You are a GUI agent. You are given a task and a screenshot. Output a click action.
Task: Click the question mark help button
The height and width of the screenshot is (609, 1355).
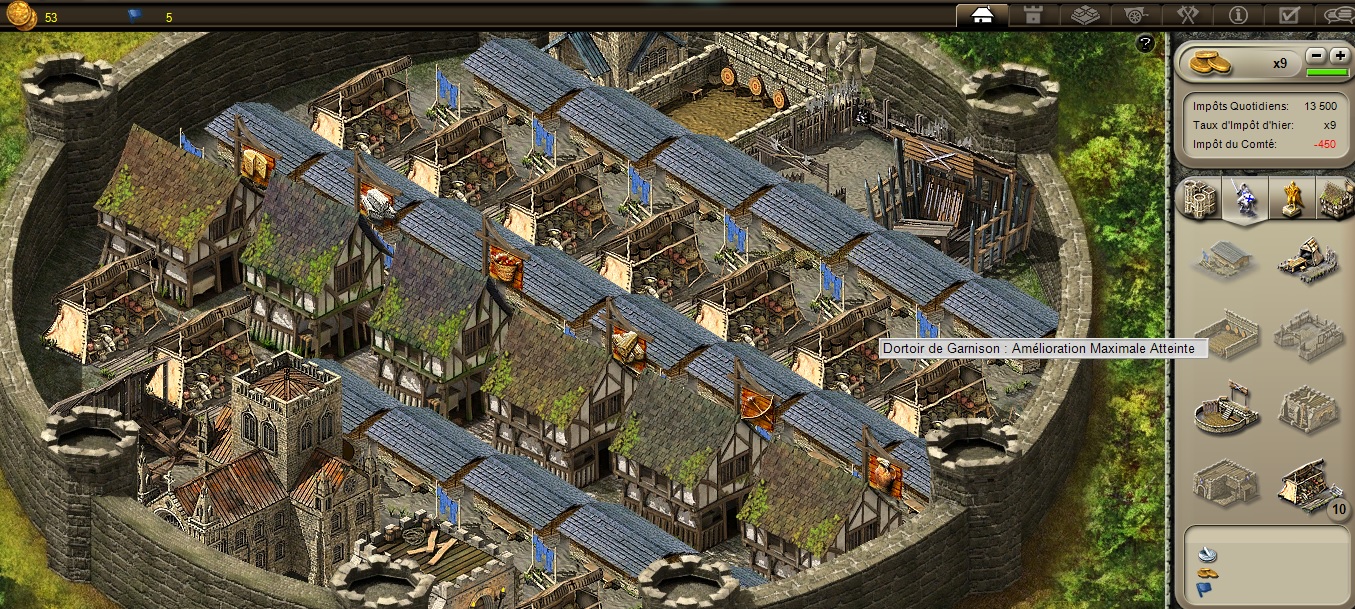[1146, 43]
